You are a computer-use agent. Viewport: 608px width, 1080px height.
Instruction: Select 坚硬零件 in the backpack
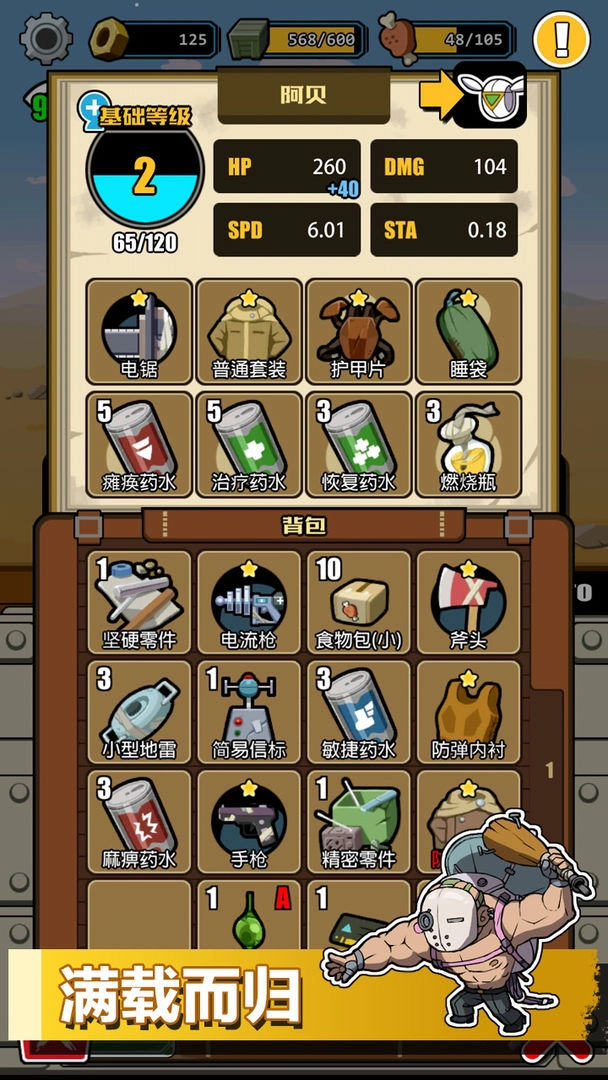(x=139, y=602)
